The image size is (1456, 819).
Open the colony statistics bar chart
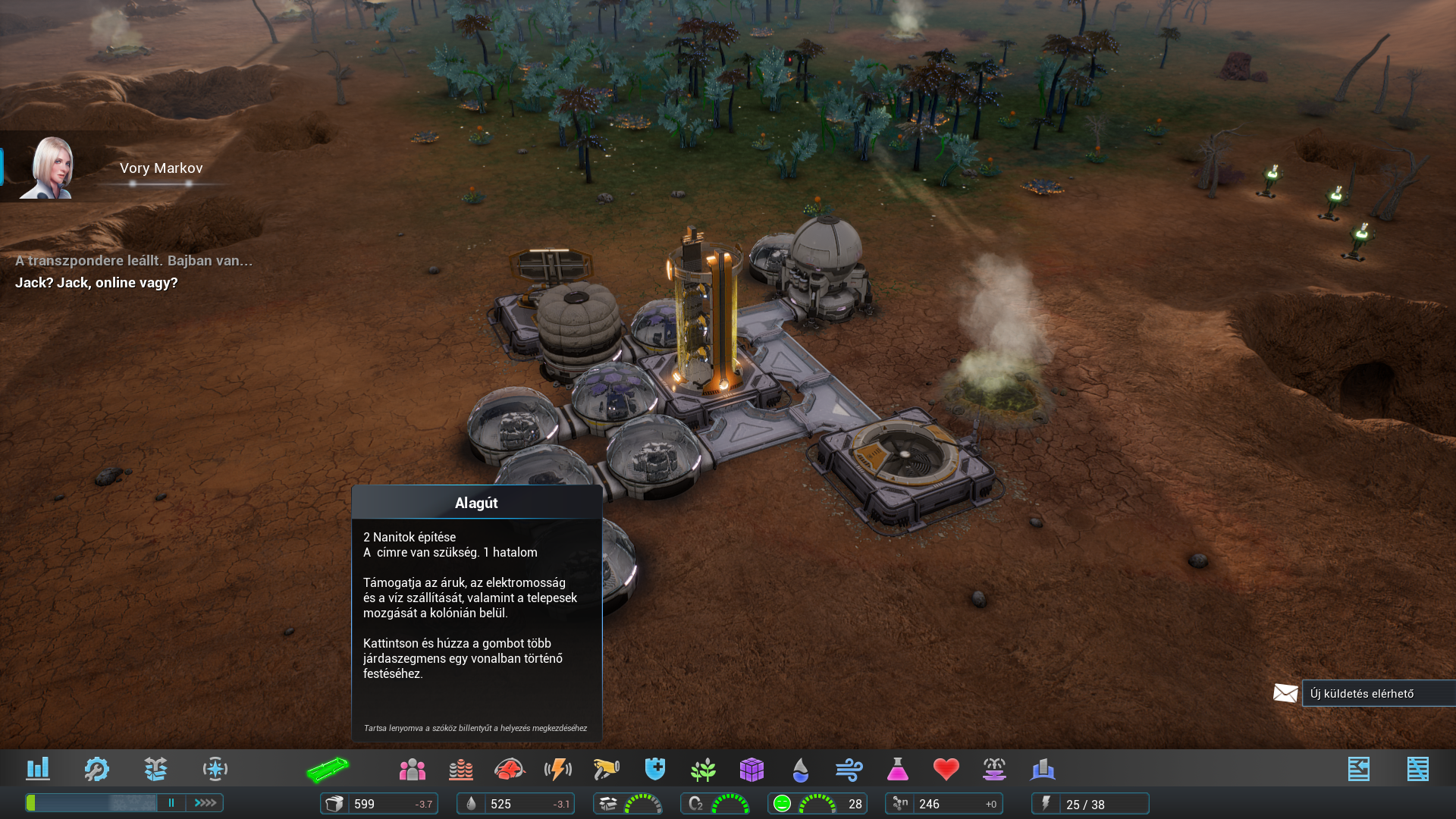click(x=38, y=769)
